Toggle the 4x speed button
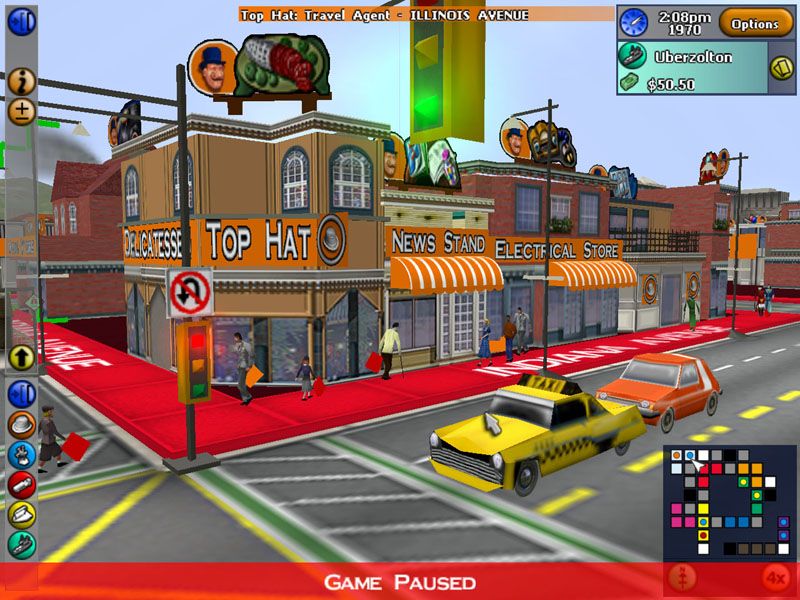 coord(775,578)
